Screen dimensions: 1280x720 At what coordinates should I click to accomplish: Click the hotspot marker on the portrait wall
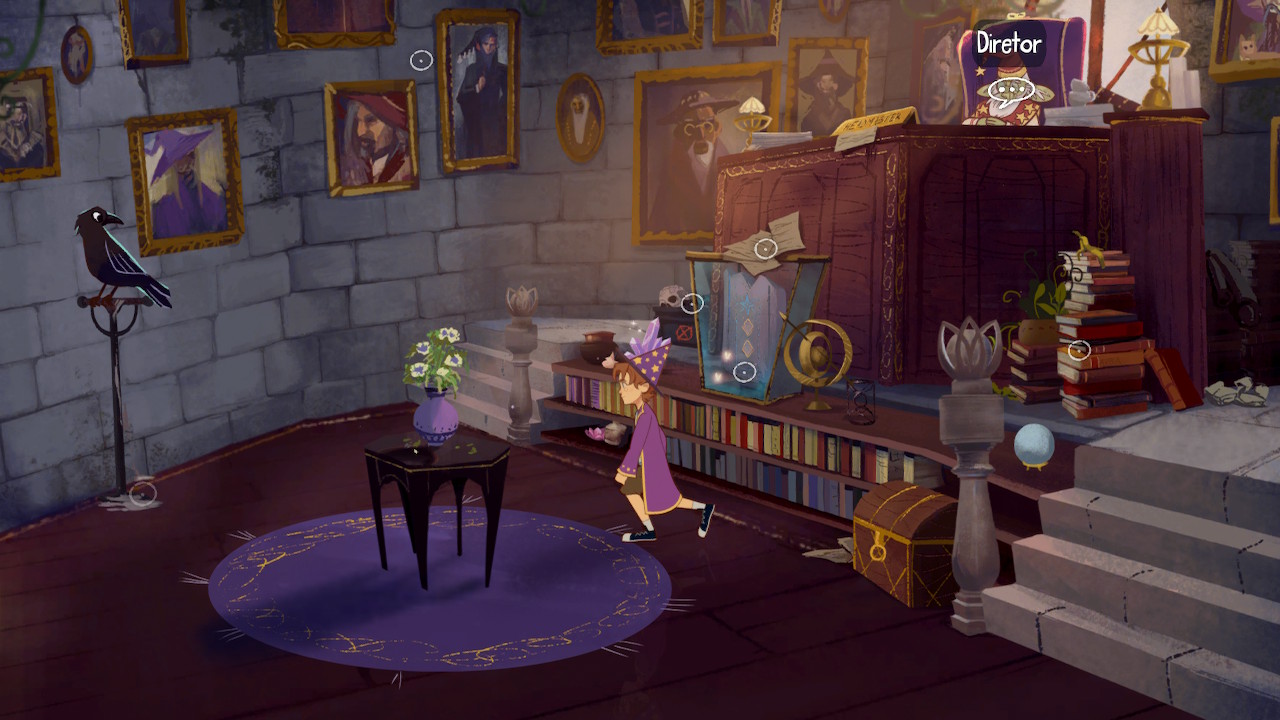click(422, 60)
